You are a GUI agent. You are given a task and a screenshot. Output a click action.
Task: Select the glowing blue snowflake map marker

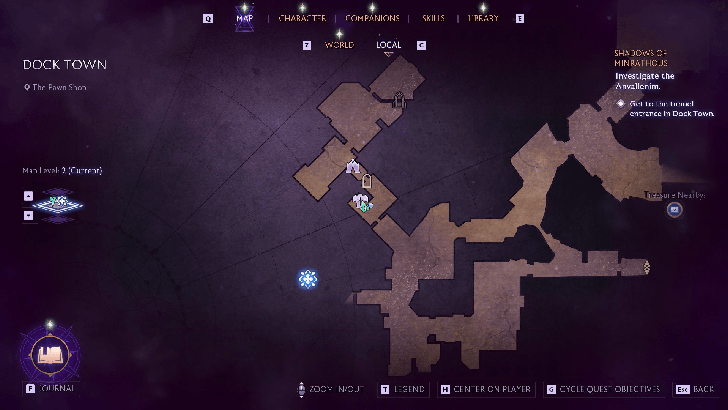(308, 279)
